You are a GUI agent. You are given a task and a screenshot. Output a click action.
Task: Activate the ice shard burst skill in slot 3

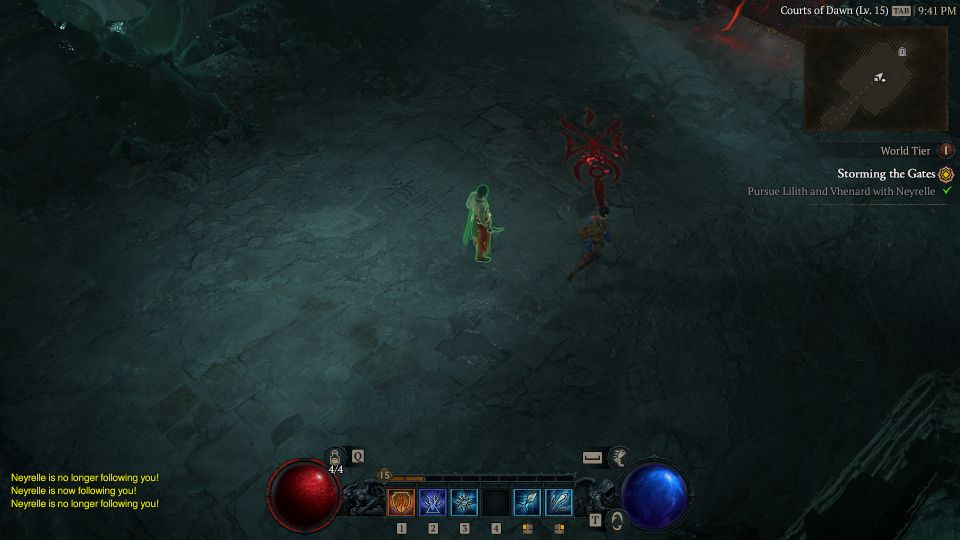point(464,502)
